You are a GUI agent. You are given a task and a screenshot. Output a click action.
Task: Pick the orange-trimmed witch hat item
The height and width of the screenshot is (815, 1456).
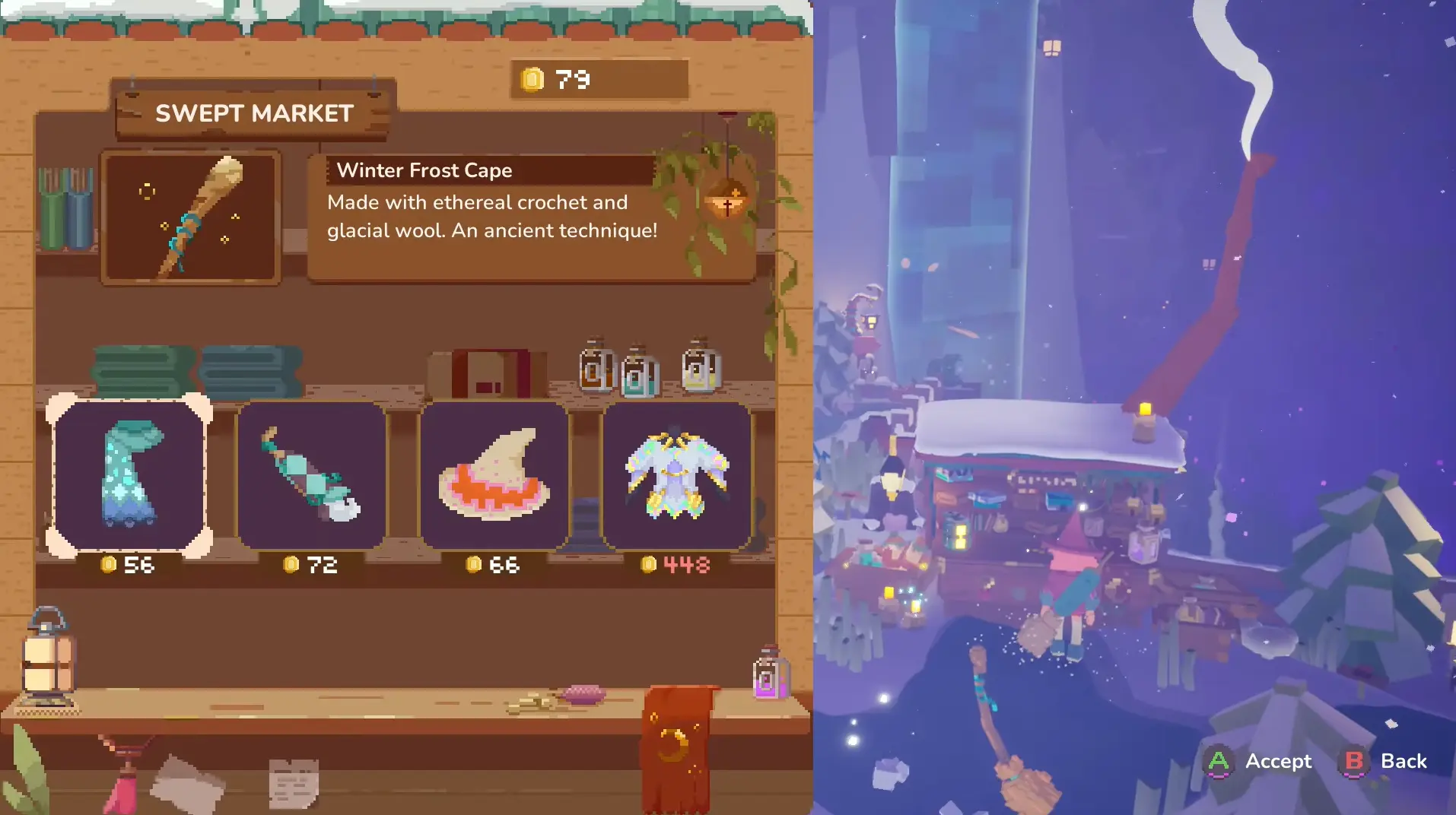coord(494,476)
